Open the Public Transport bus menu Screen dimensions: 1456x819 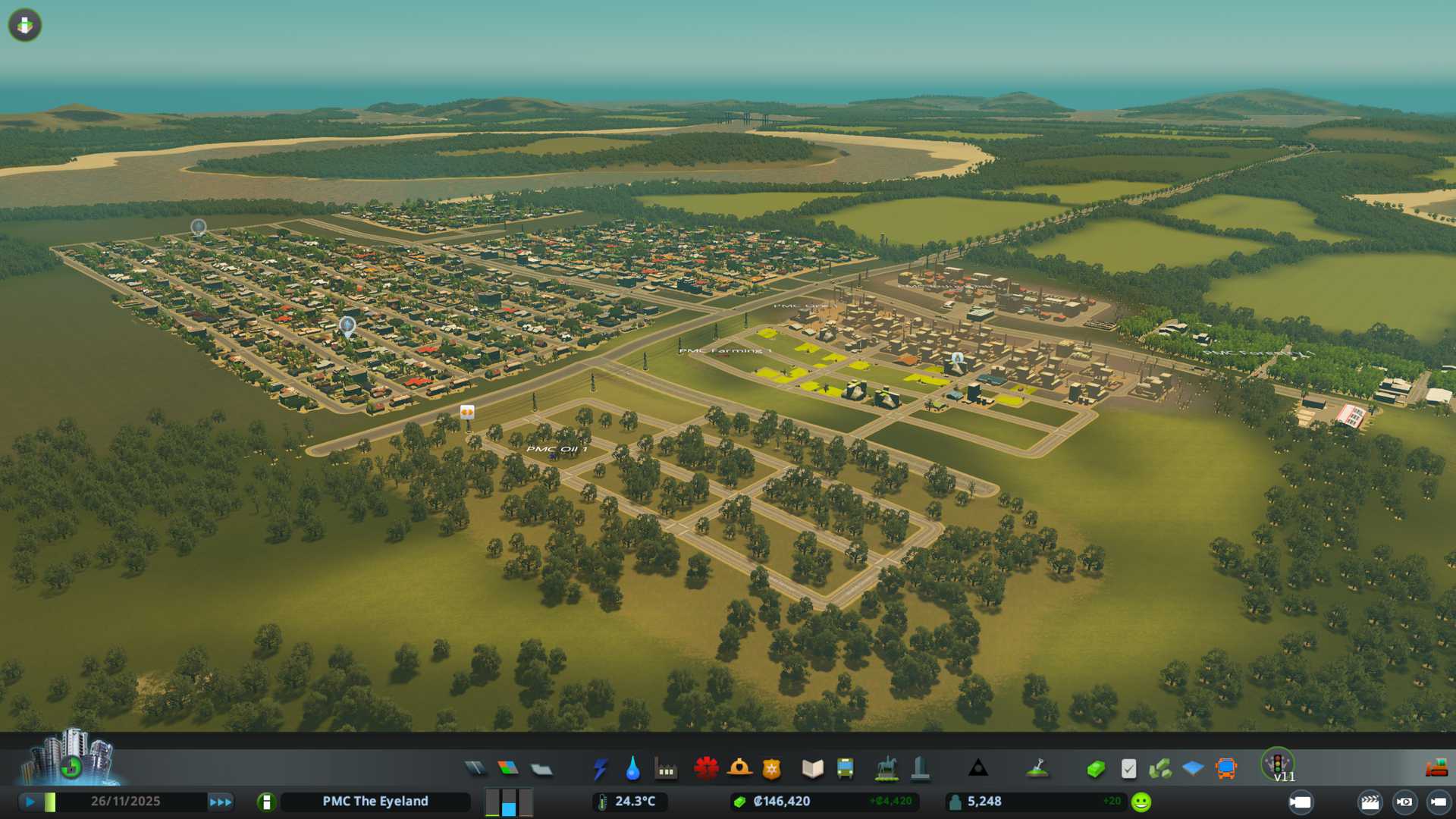(x=845, y=769)
